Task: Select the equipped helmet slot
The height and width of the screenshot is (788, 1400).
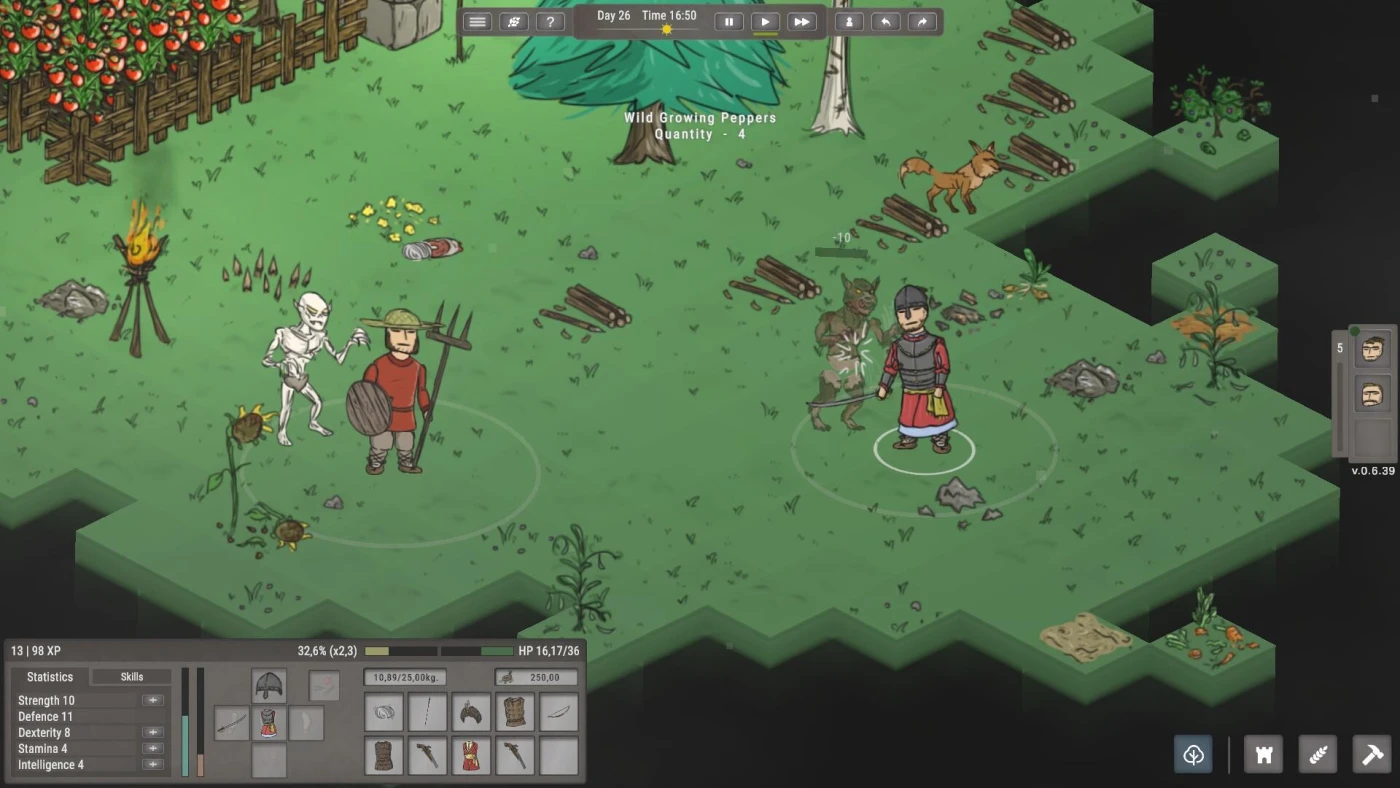Action: click(x=269, y=686)
